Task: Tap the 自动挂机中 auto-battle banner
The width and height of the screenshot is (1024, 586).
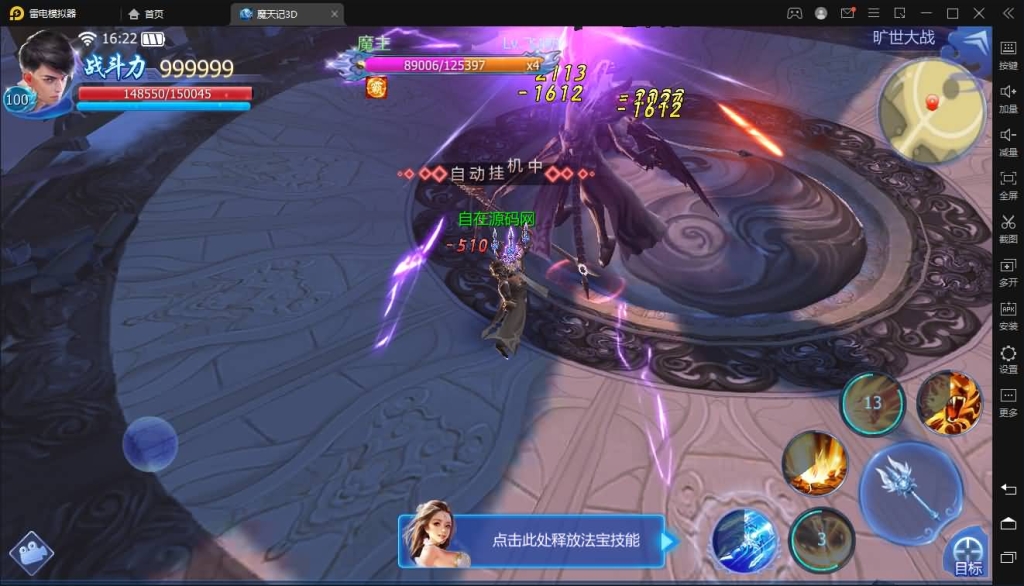Action: [496, 173]
